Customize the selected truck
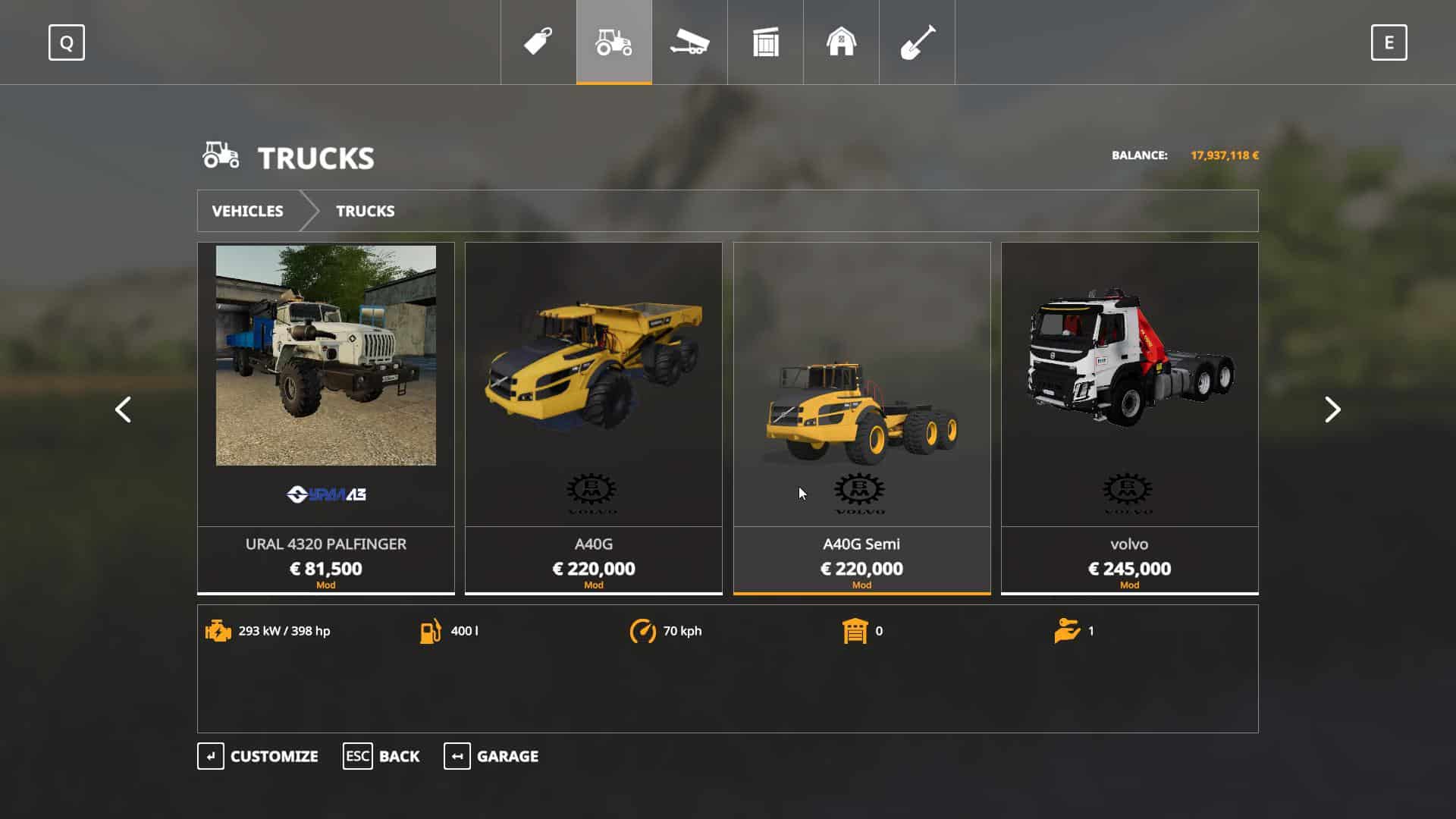Image resolution: width=1456 pixels, height=819 pixels. (258, 756)
